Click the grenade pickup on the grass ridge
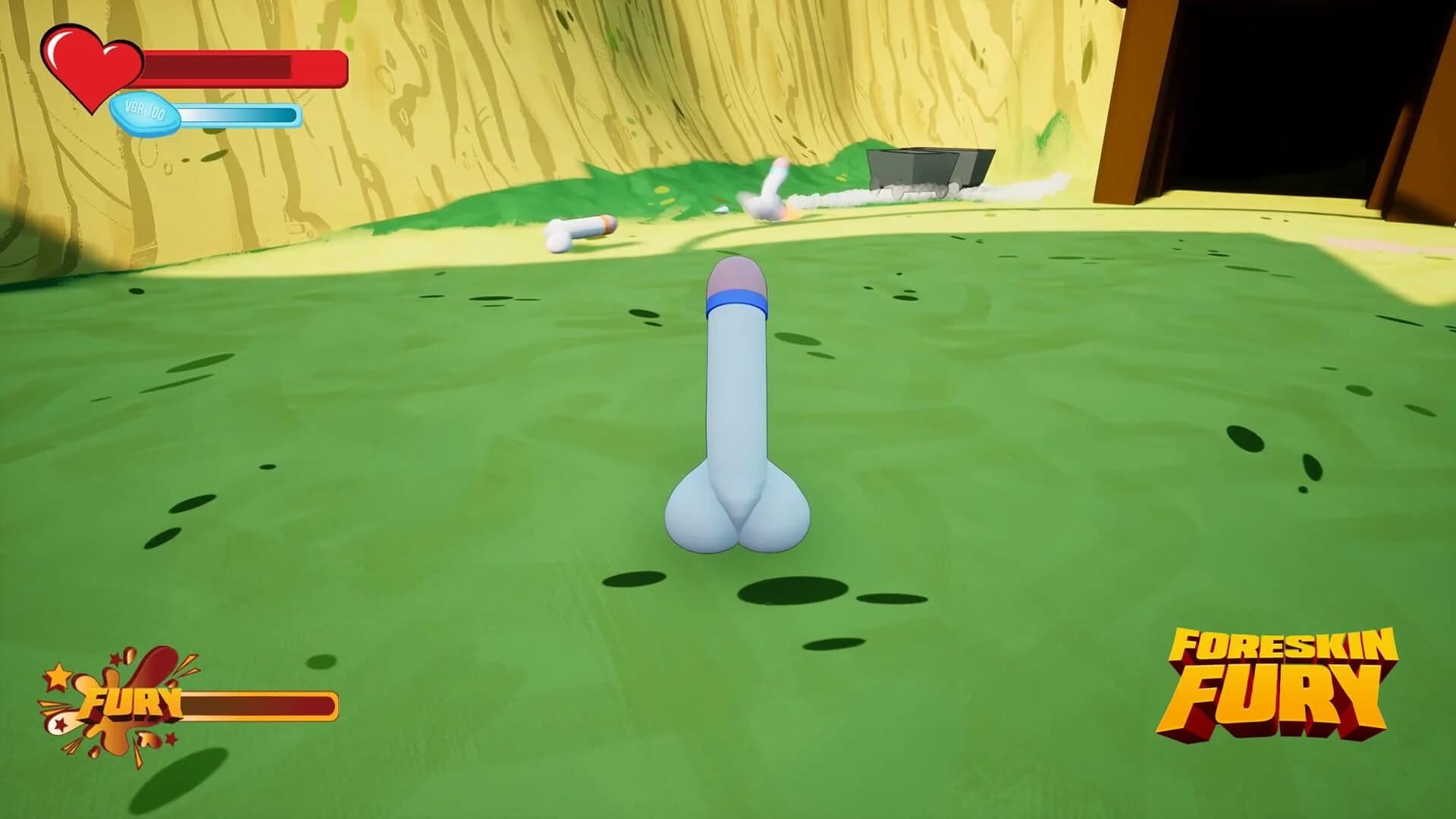The height and width of the screenshot is (819, 1456). tap(579, 231)
